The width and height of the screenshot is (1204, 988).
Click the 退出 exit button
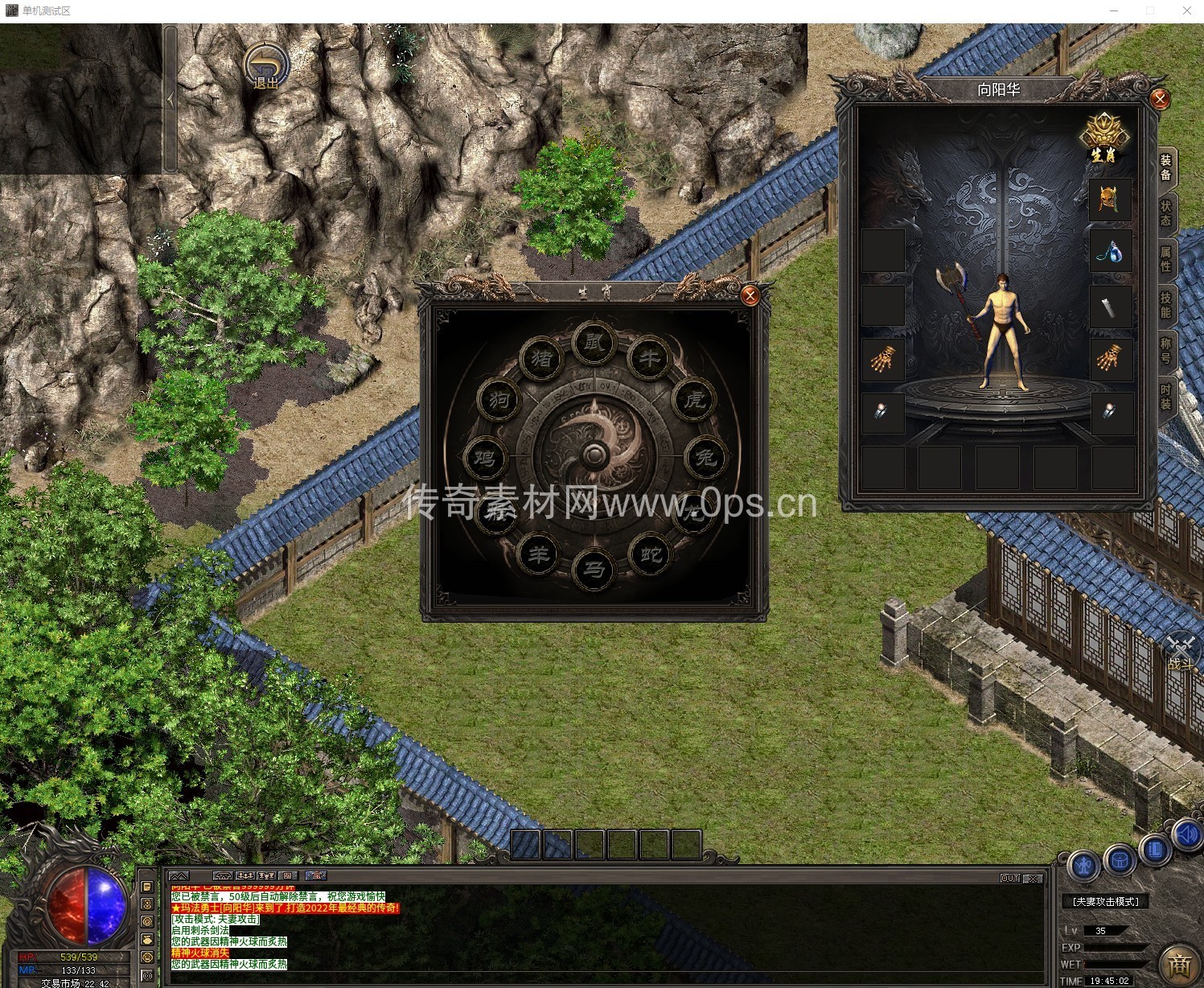(266, 66)
